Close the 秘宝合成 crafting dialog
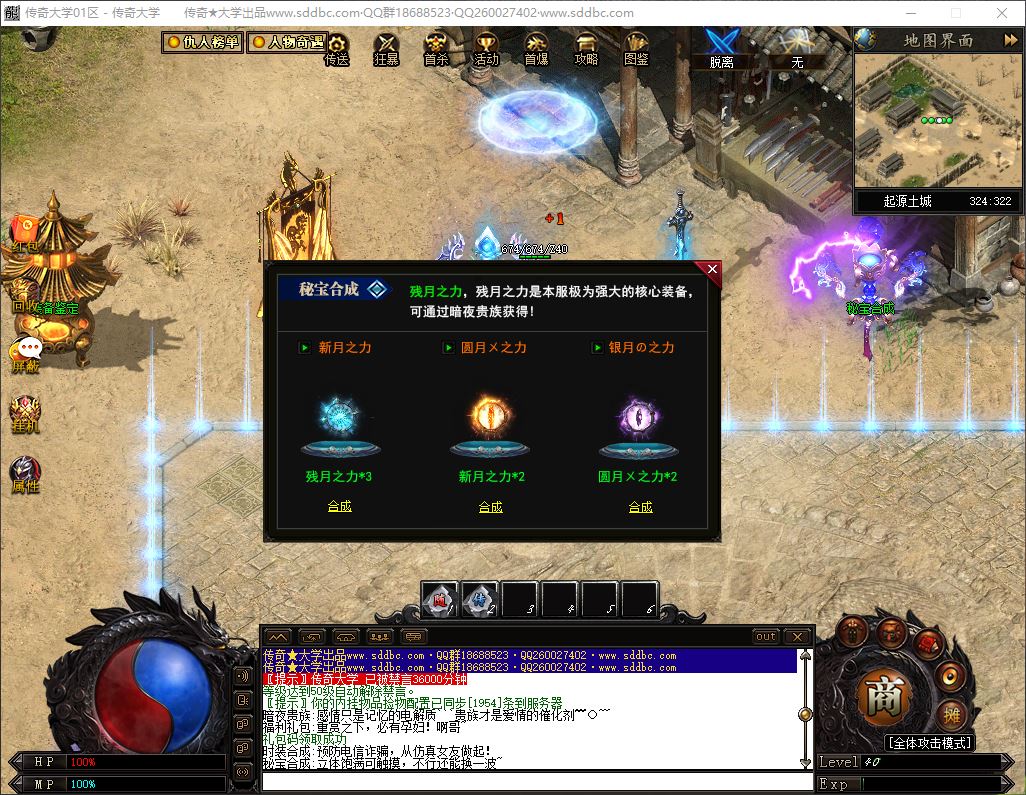Viewport: 1026px width, 795px height. [712, 269]
